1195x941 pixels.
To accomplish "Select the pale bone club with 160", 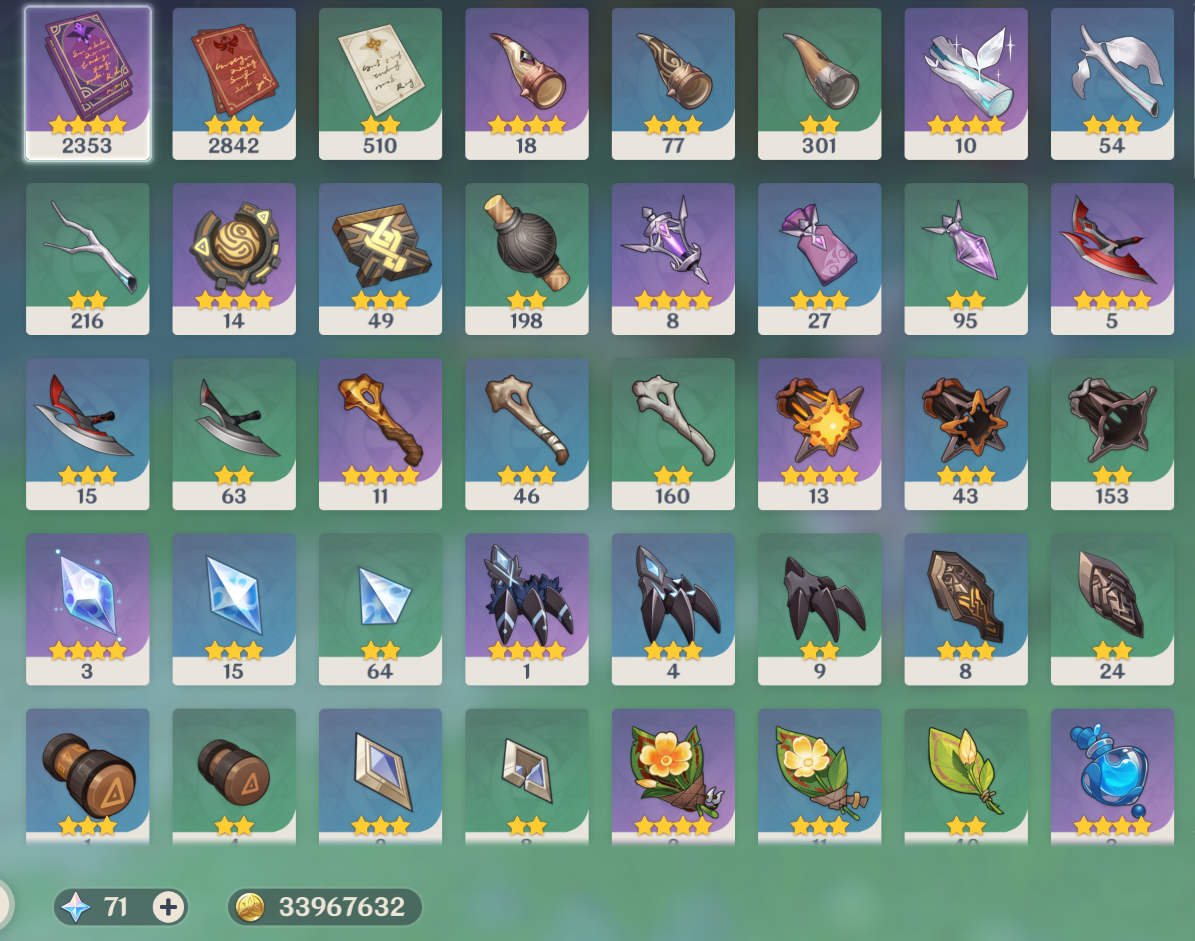I will pos(673,432).
